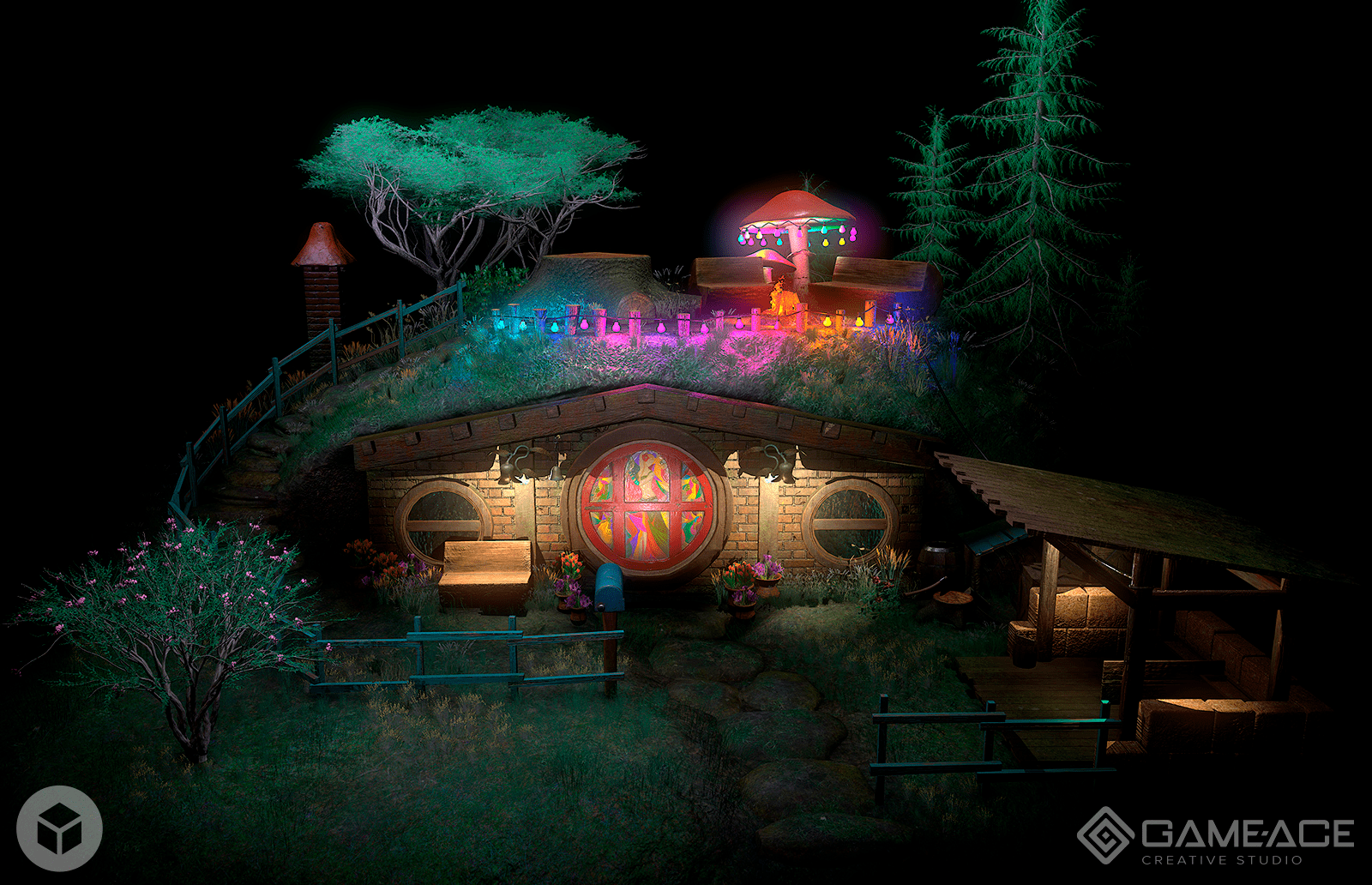Click the Game-Ace Creative Studio logo

pos(1215,836)
